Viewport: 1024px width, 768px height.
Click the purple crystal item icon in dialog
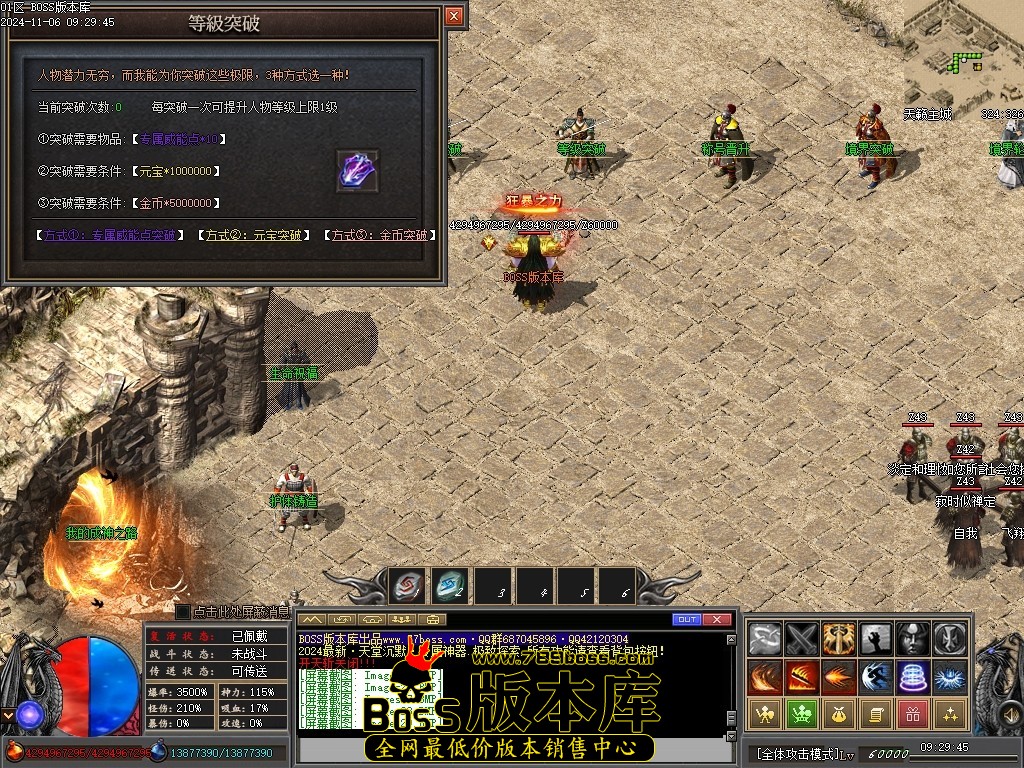pos(357,171)
